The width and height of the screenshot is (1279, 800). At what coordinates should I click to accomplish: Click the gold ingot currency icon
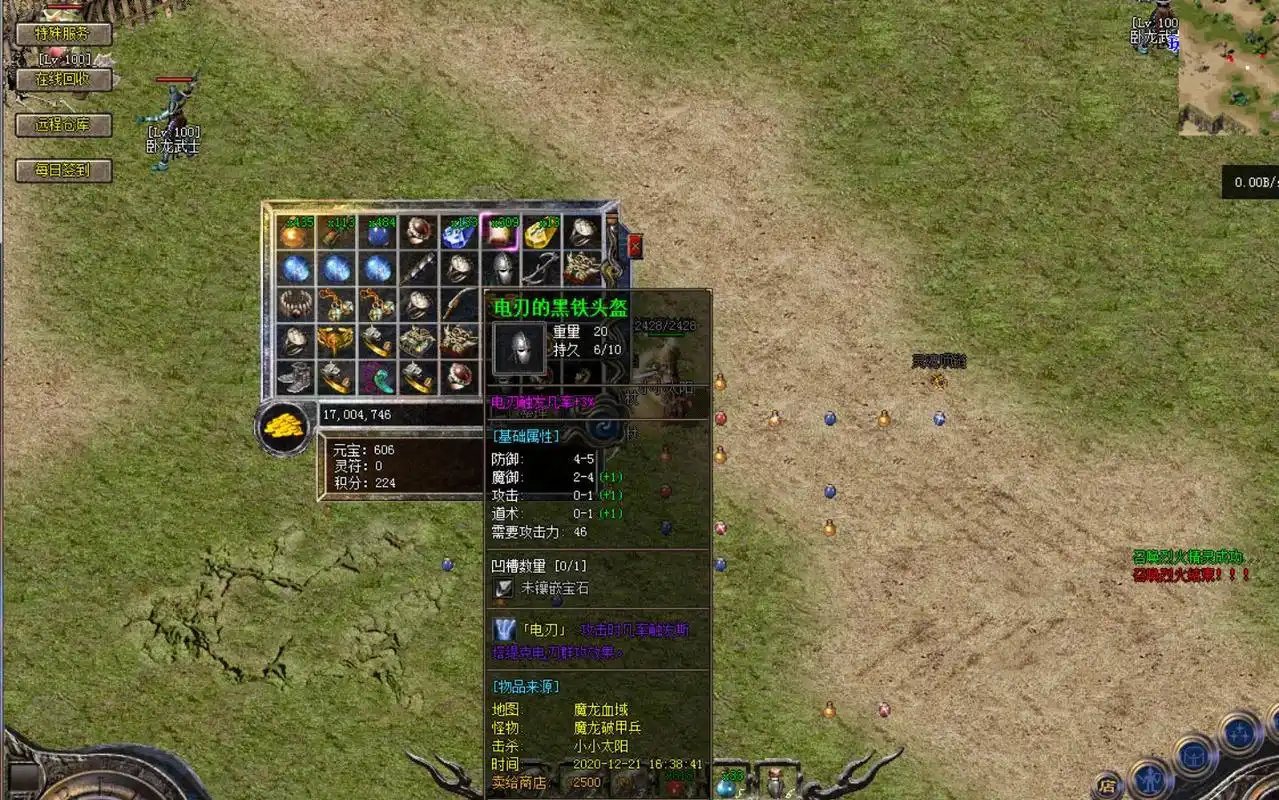(x=284, y=427)
